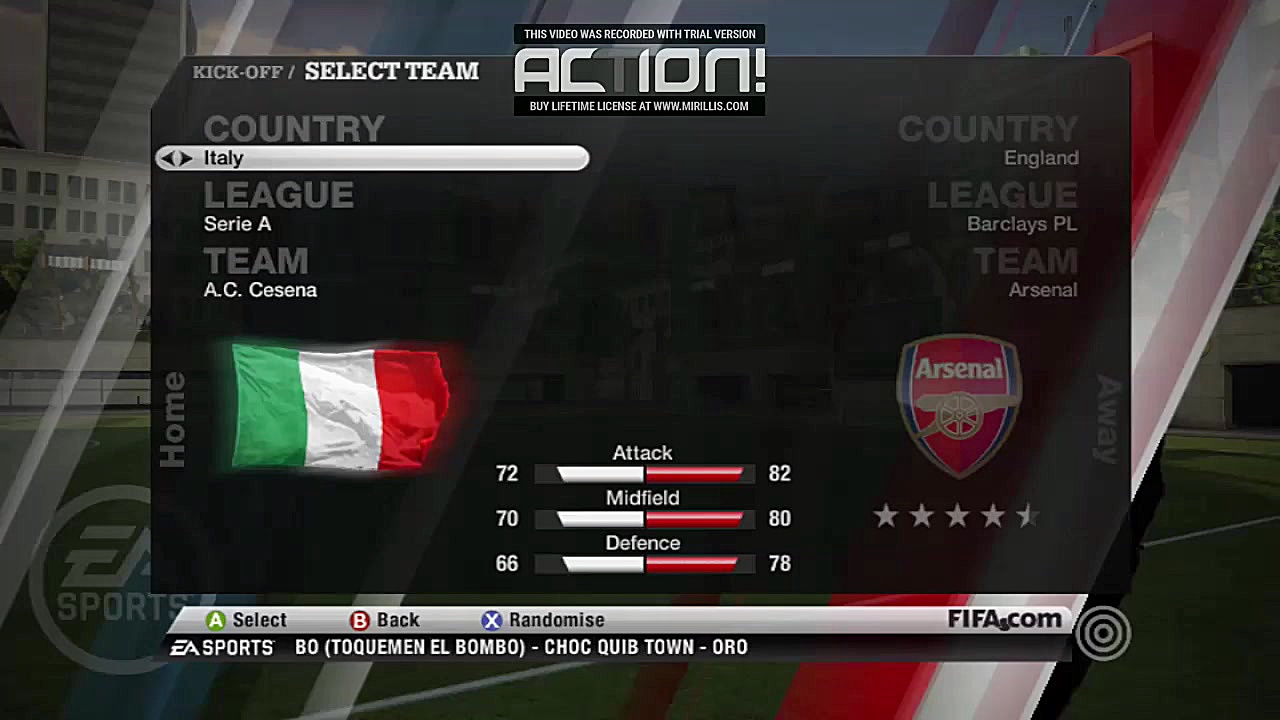Click the red B back button icon

[x=359, y=620]
